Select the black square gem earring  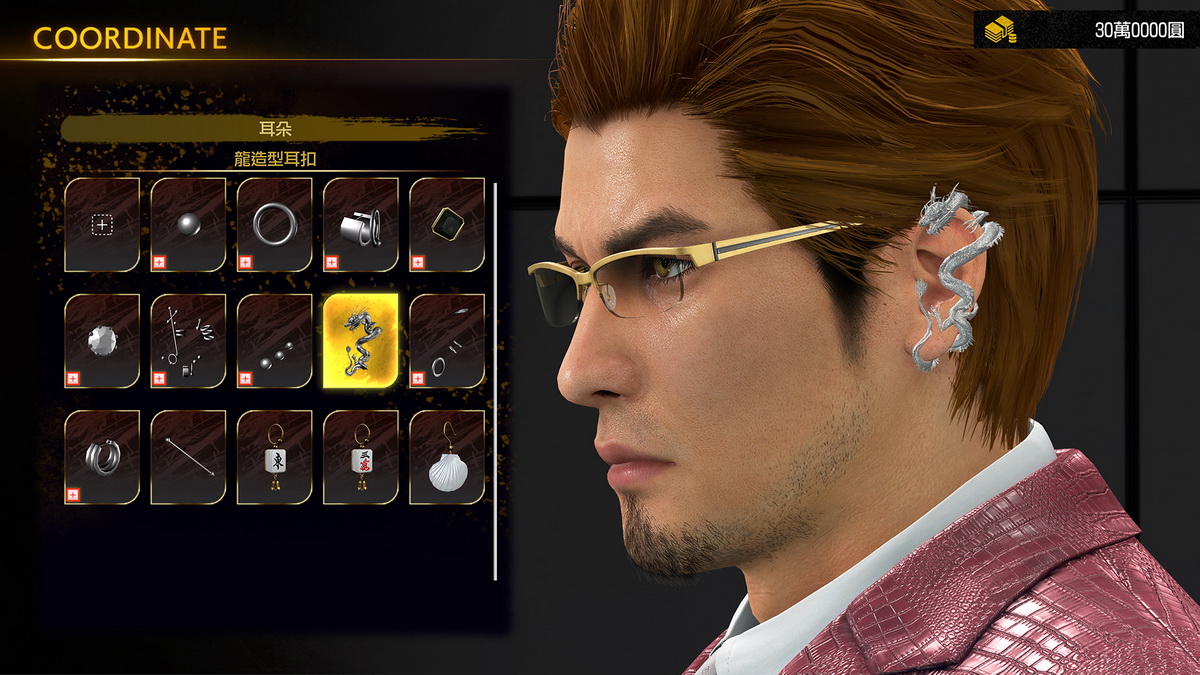pos(447,225)
